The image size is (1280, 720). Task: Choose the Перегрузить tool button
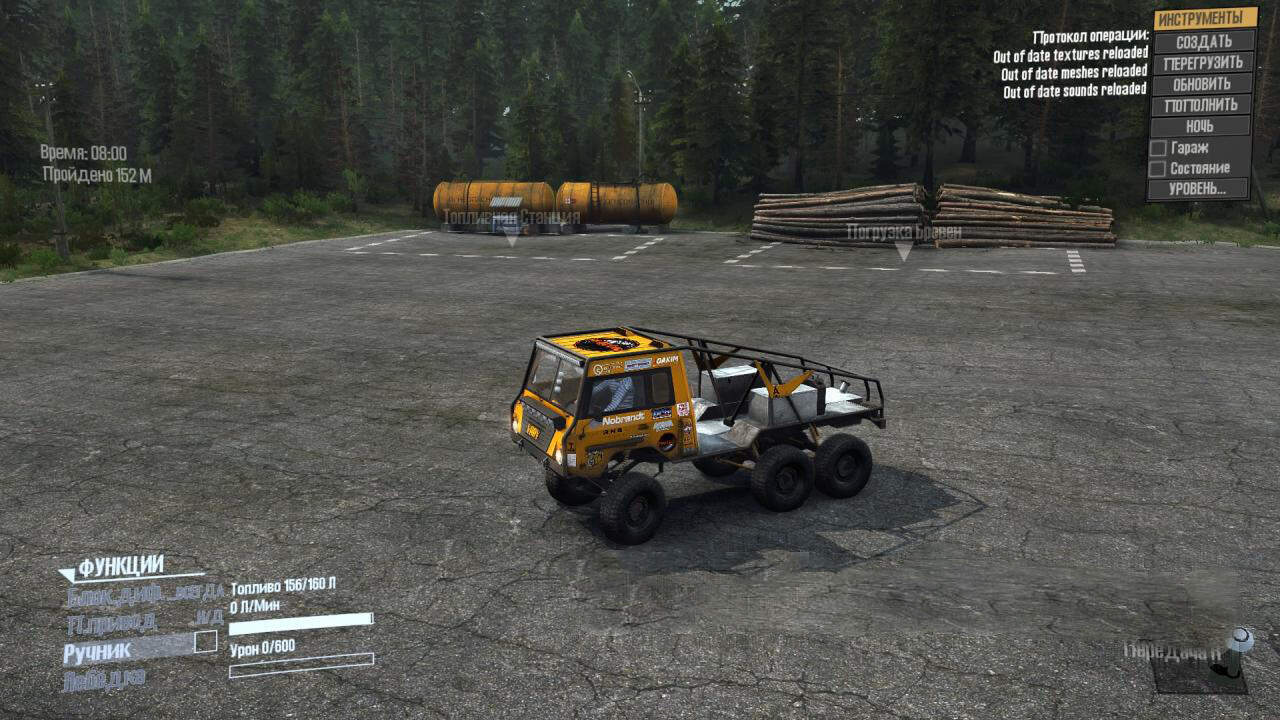tap(1203, 62)
